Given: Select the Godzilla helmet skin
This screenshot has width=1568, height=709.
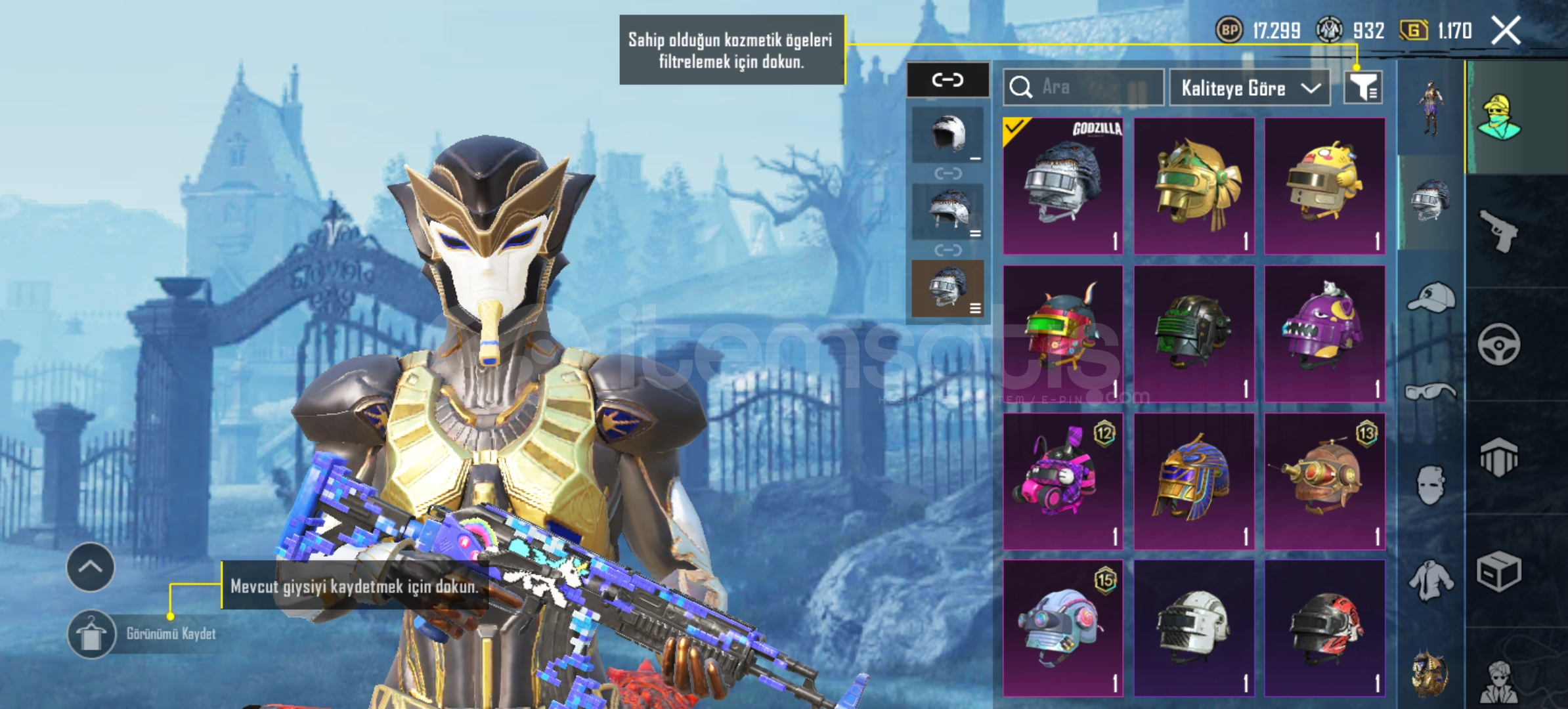Looking at the screenshot, I should click(1063, 186).
